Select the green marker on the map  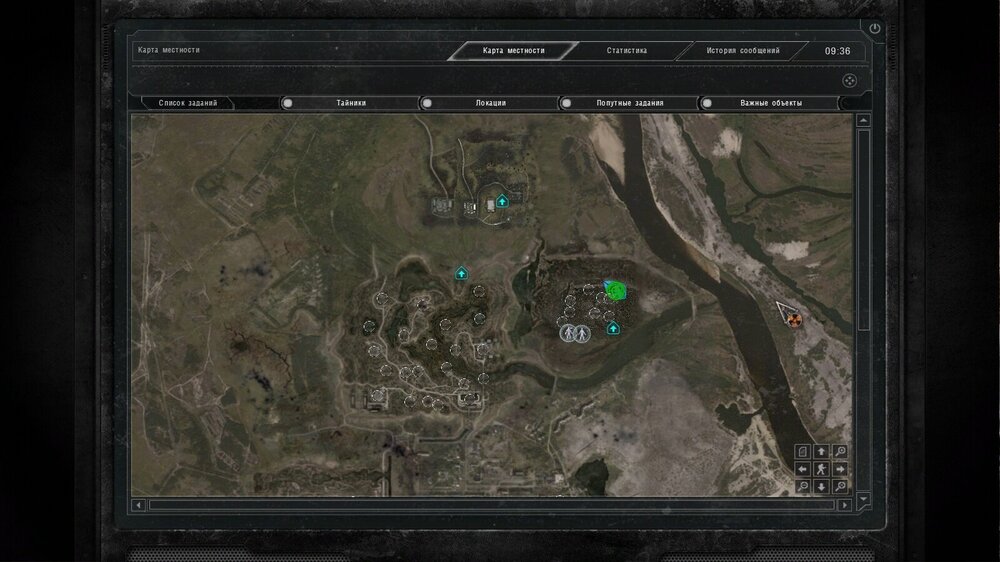click(x=616, y=291)
